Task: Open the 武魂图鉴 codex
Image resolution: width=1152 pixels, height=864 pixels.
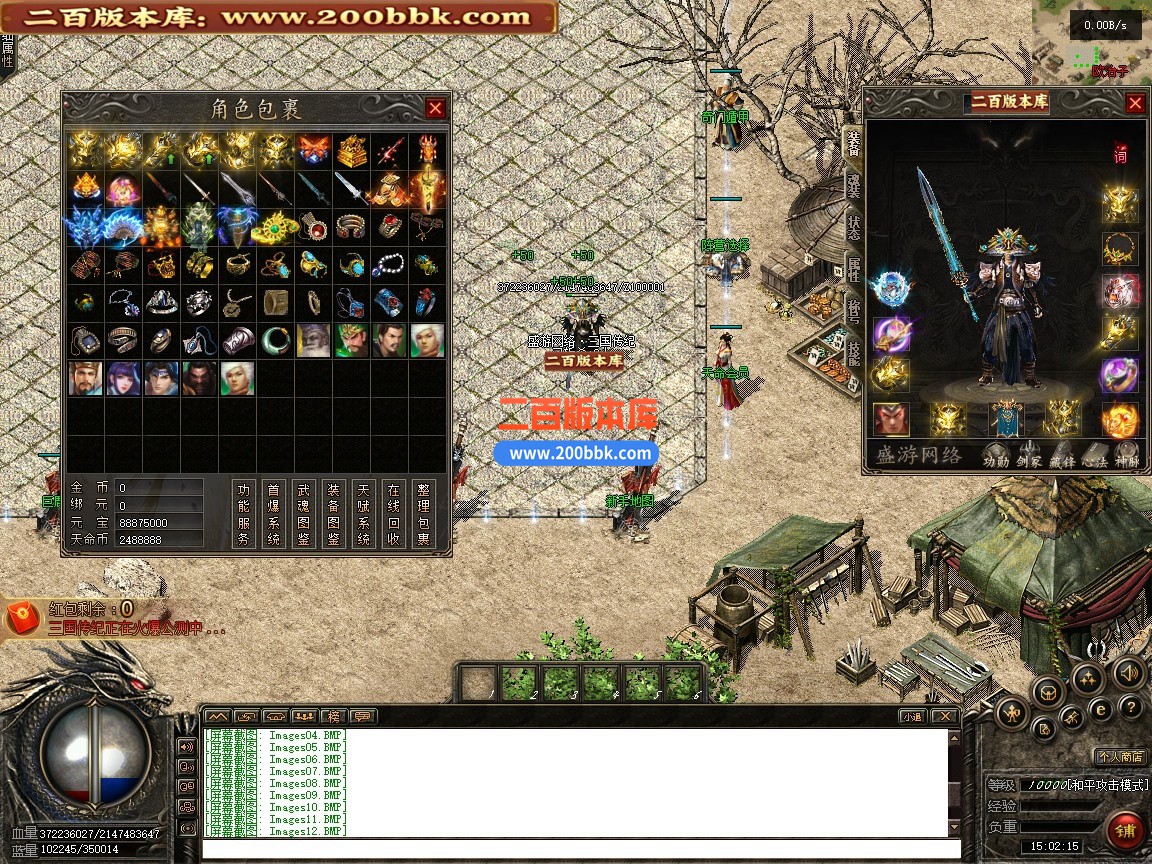Action: click(304, 514)
